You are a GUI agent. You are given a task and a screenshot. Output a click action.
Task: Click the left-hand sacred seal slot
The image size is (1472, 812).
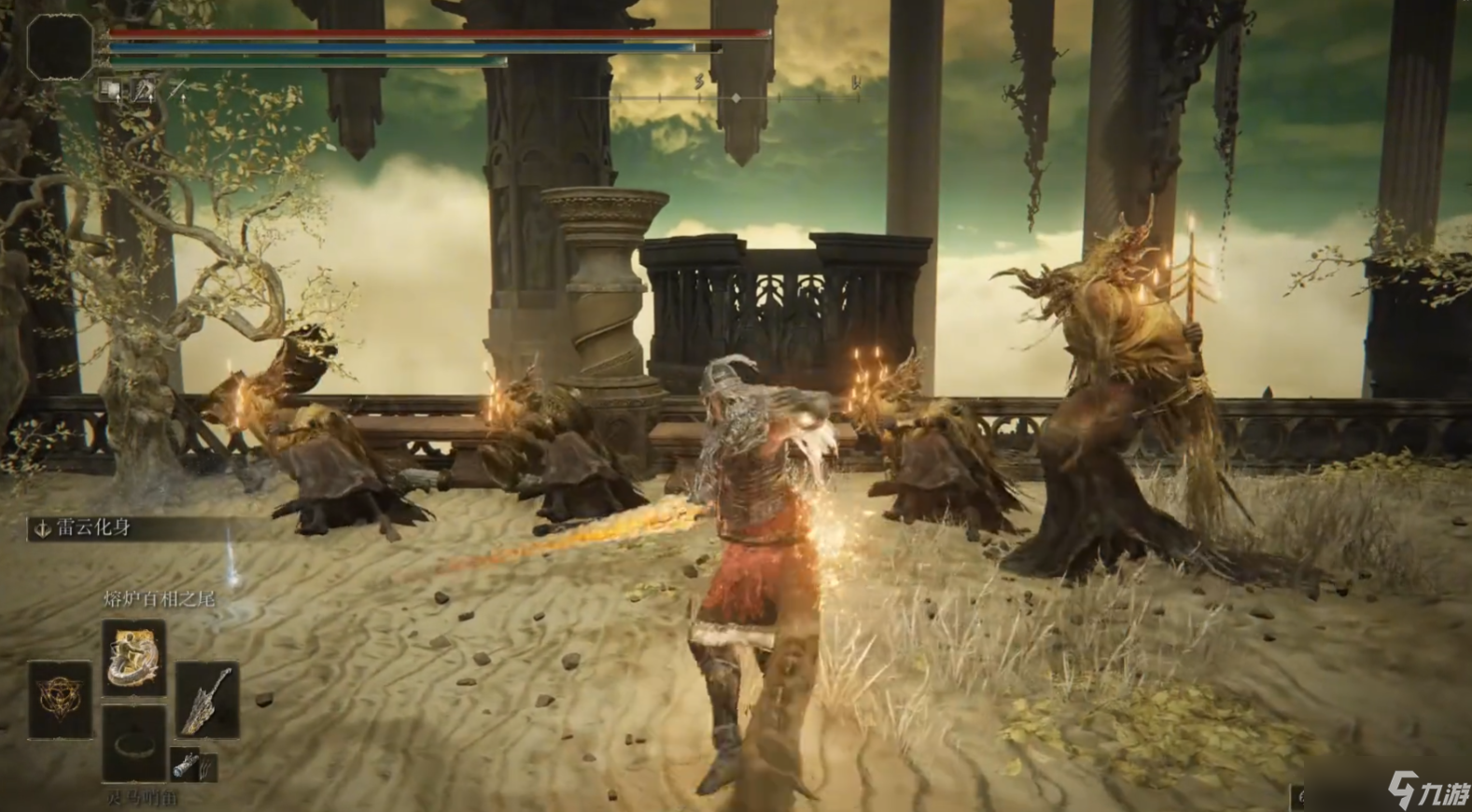[x=60, y=698]
